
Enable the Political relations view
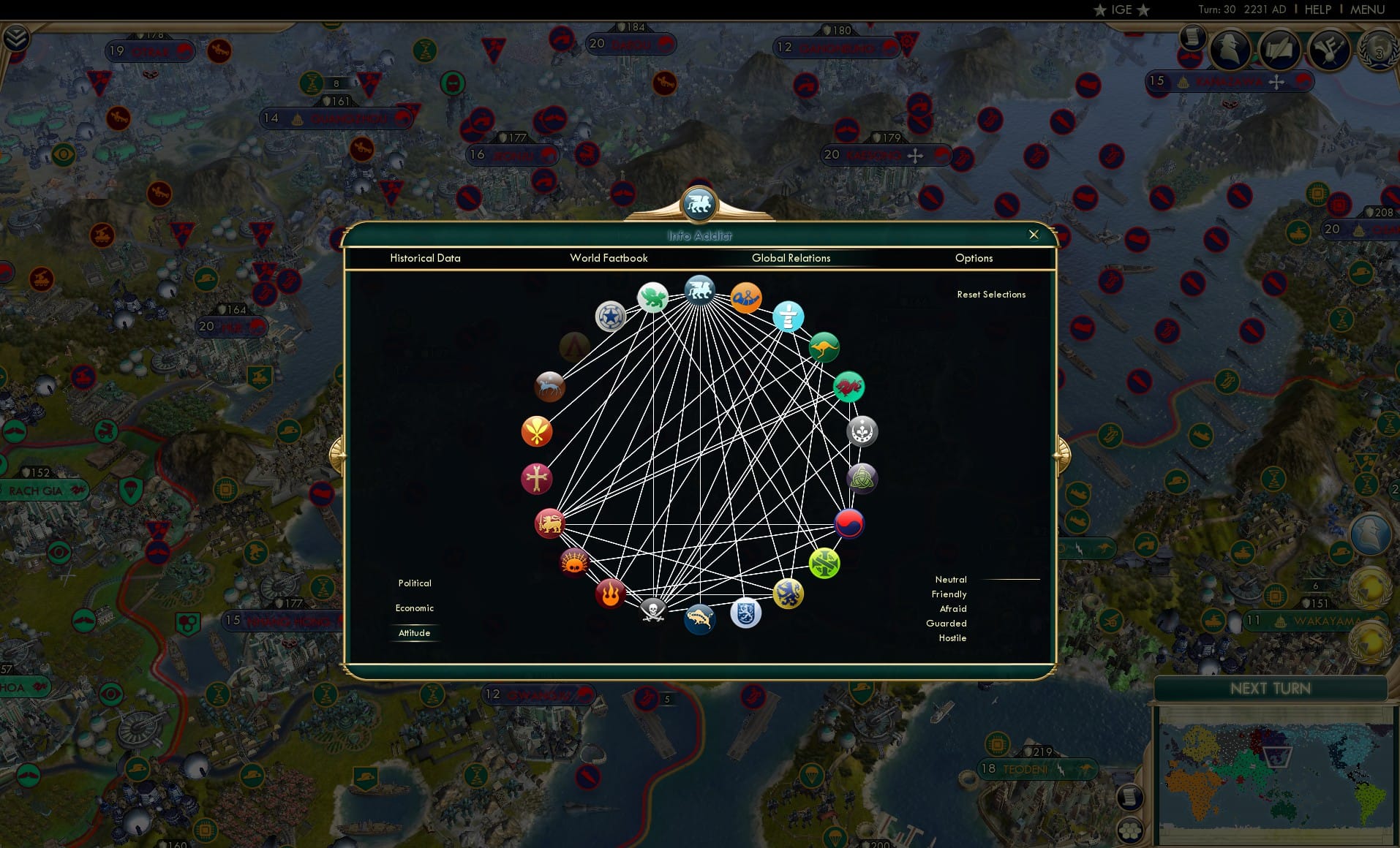click(414, 583)
